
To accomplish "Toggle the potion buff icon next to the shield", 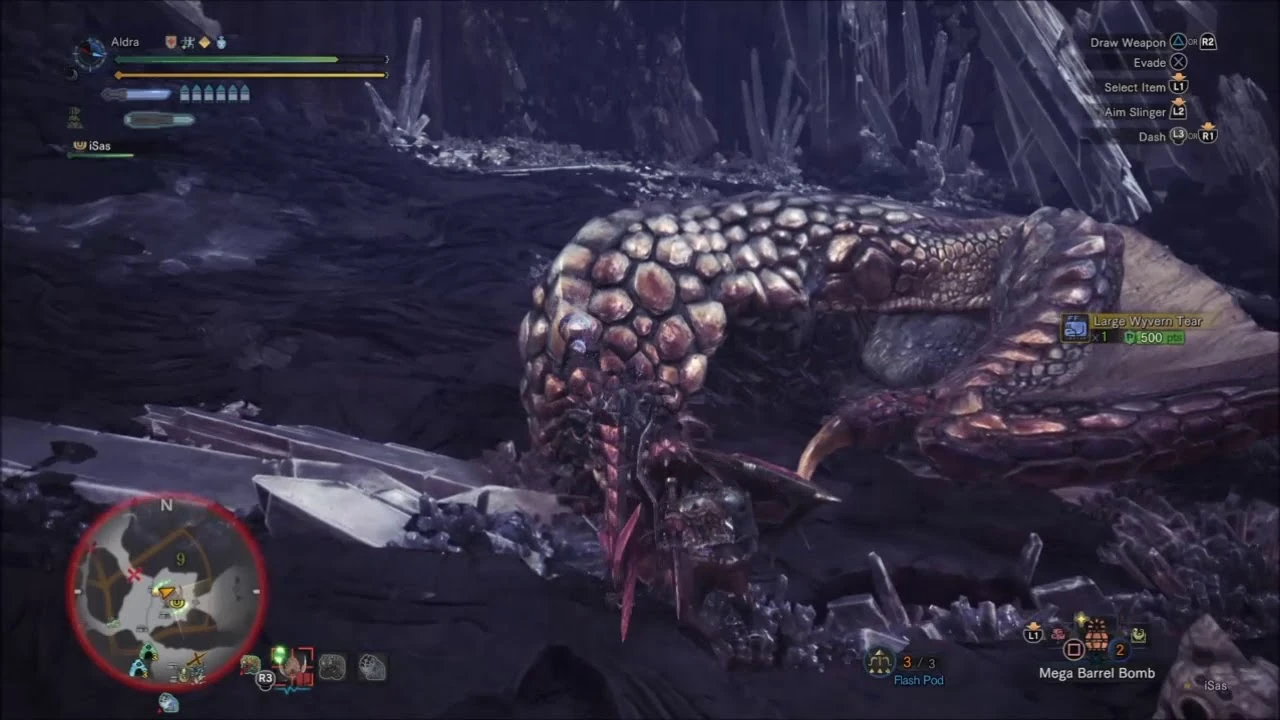I will tap(222, 42).
